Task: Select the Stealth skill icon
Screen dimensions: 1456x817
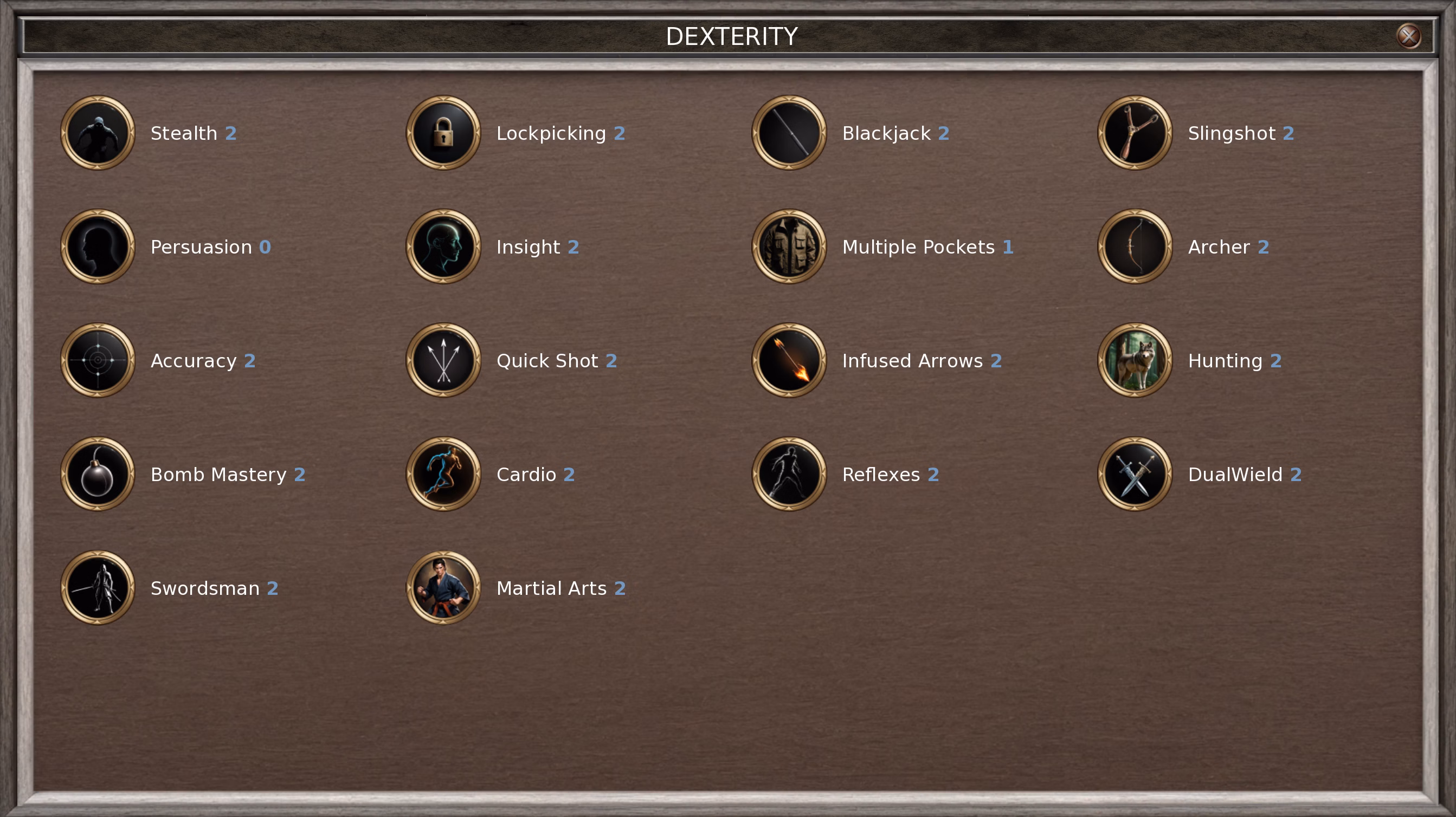Action: point(98,133)
